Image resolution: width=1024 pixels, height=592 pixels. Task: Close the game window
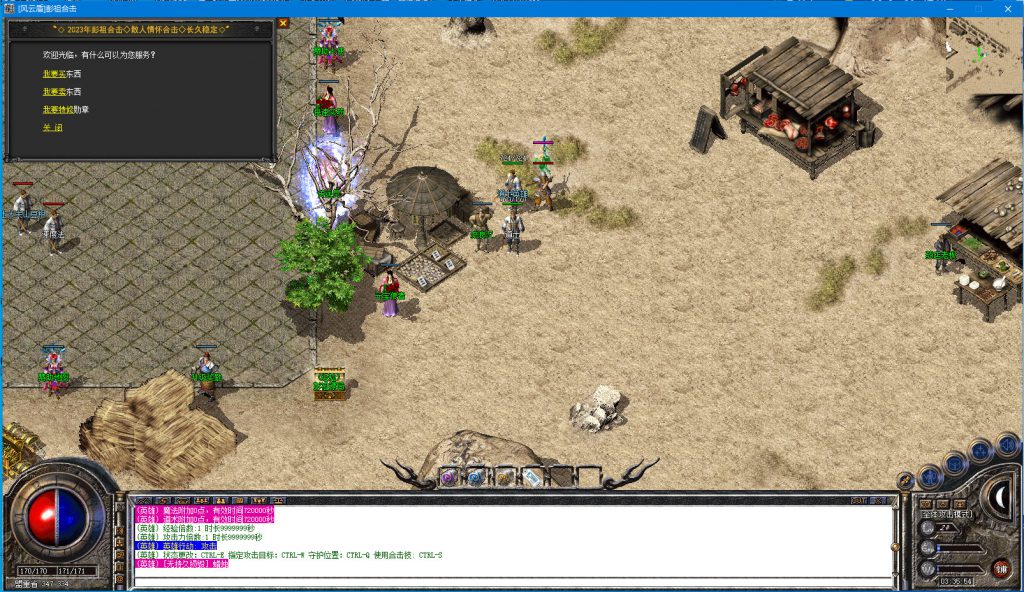(1008, 8)
